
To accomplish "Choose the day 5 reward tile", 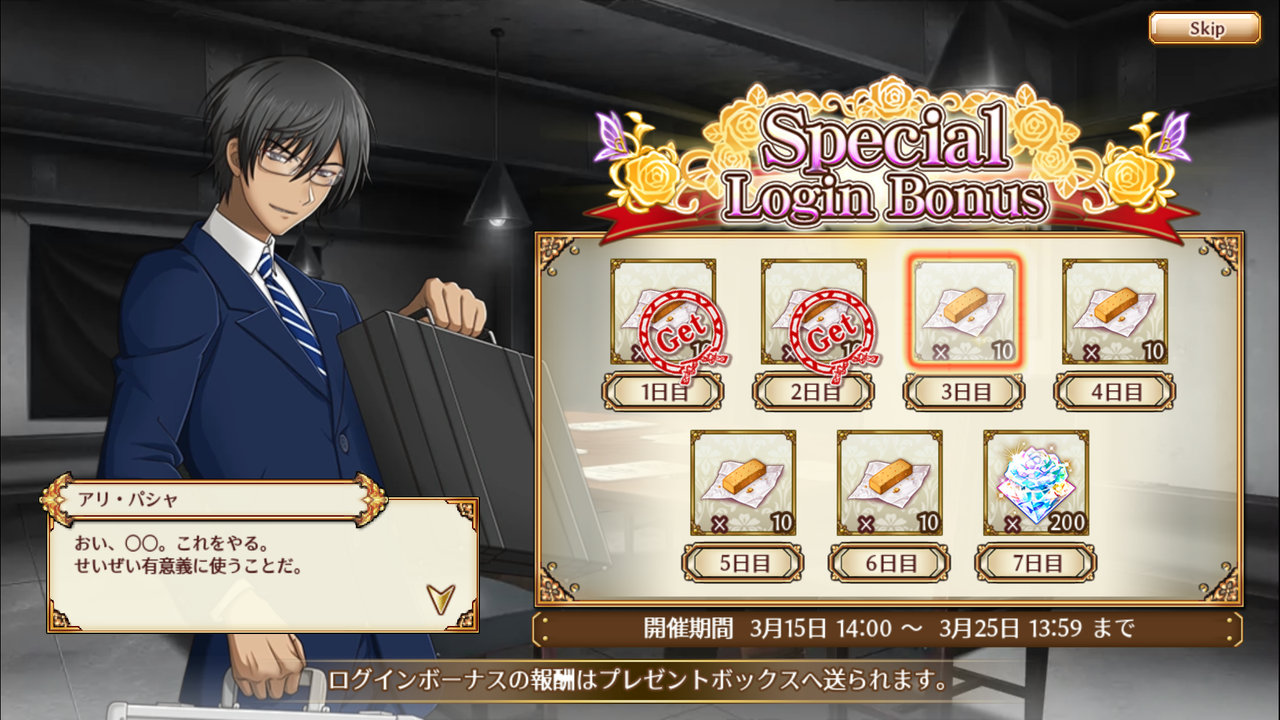I will coord(742,482).
